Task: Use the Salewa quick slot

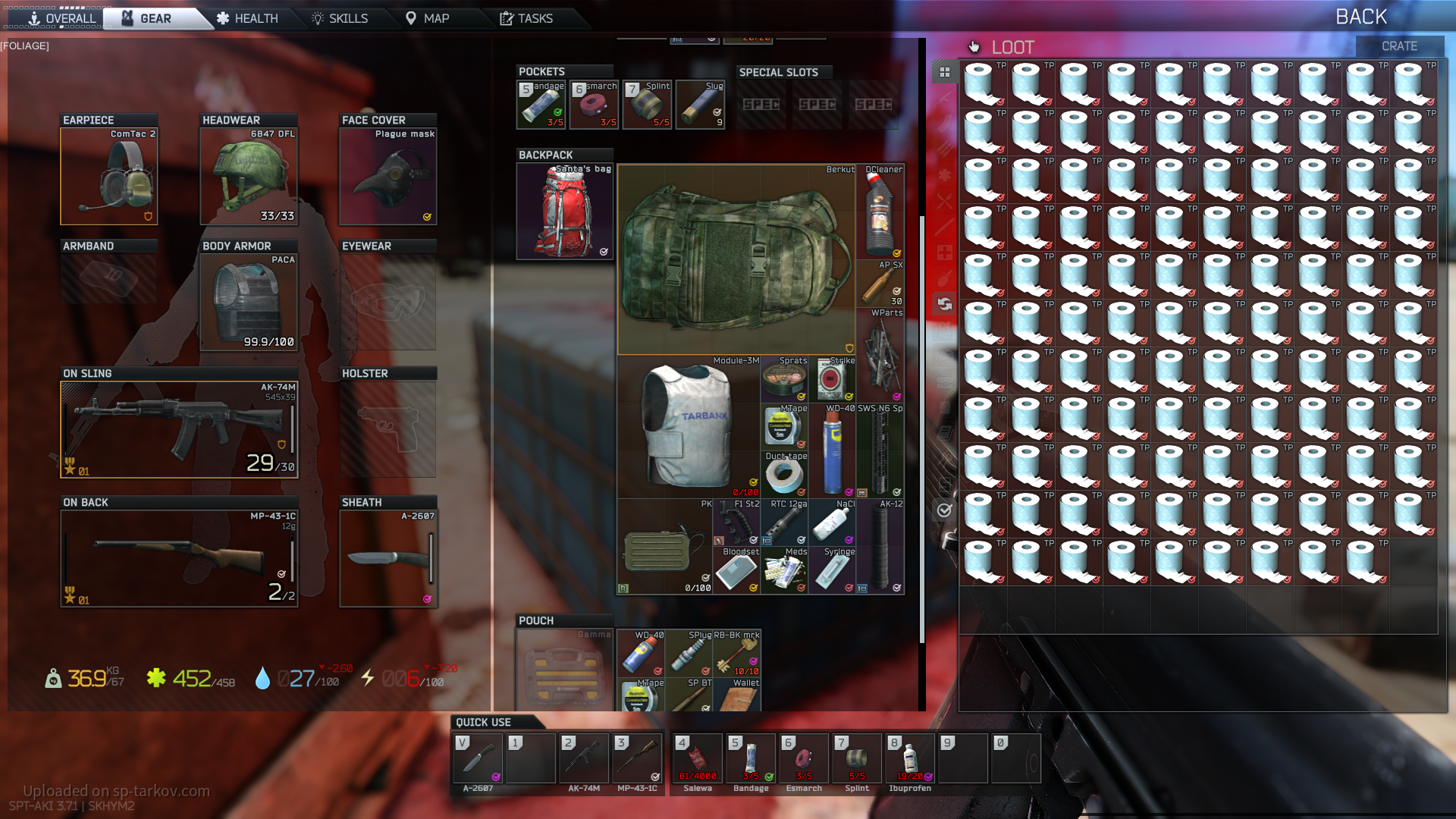Action: pos(697,758)
